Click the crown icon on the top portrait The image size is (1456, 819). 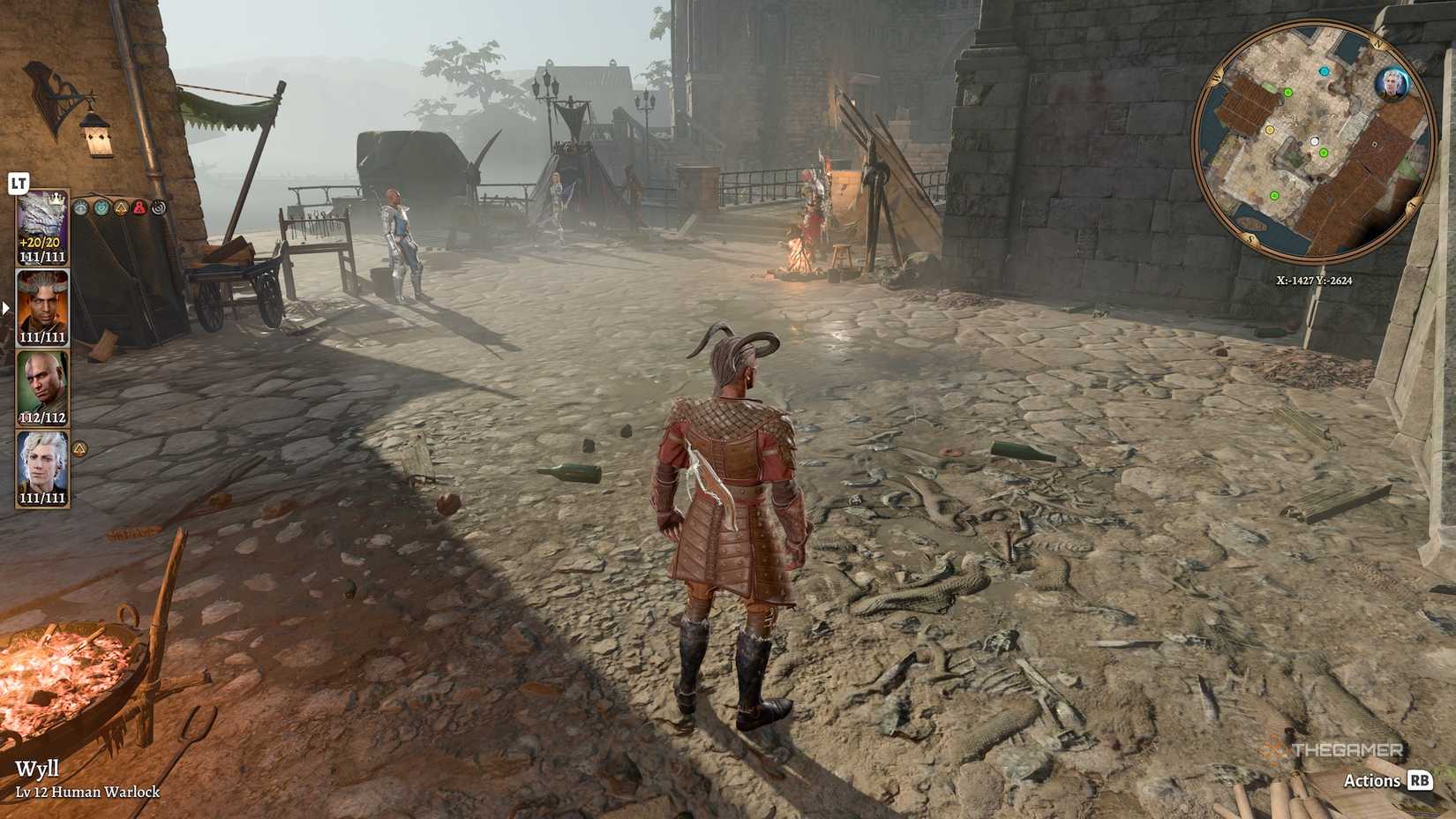tap(56, 199)
